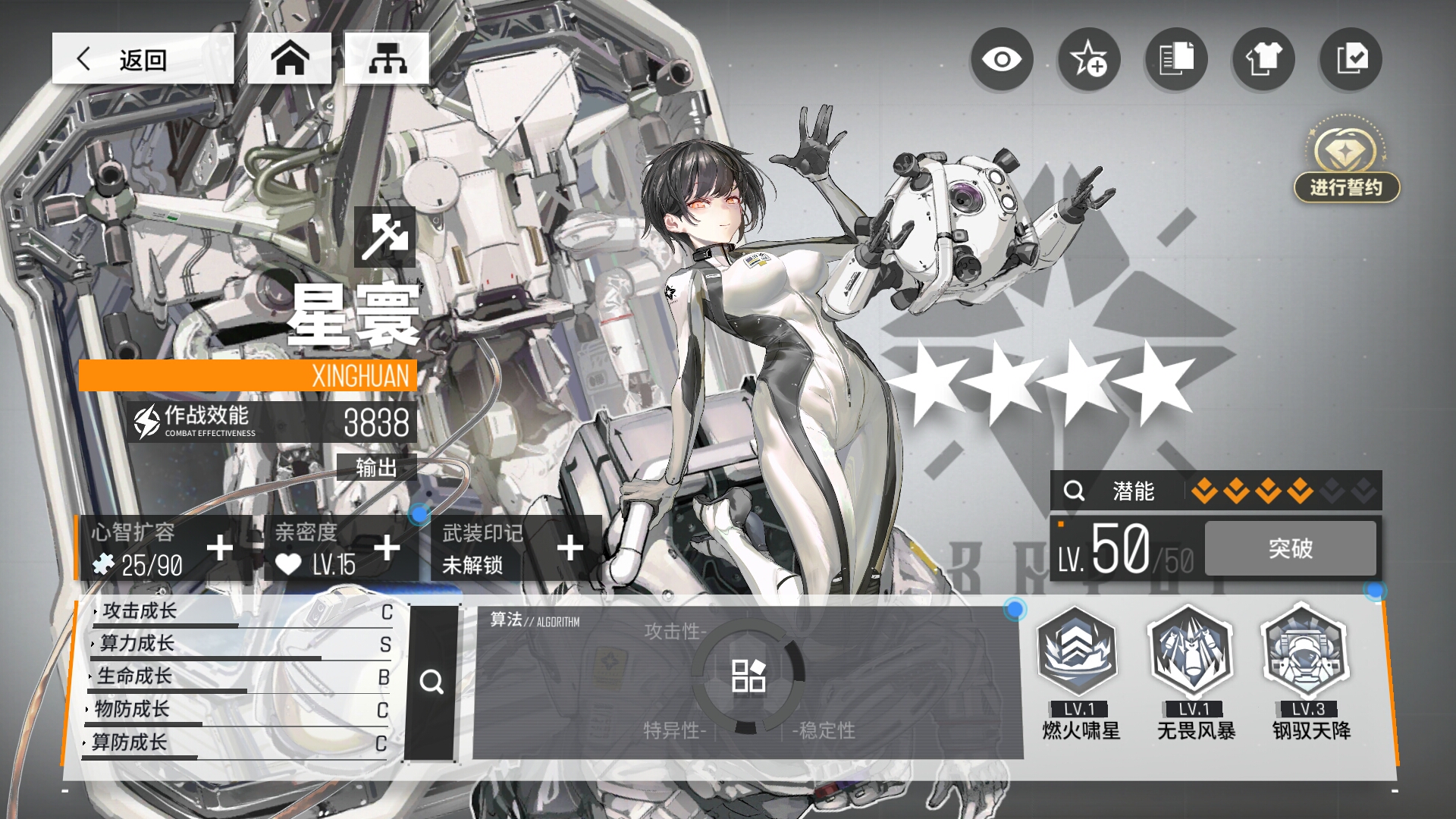Unlock 武装印记 armament mark
Viewport: 1456px width, 819px height.
(570, 548)
